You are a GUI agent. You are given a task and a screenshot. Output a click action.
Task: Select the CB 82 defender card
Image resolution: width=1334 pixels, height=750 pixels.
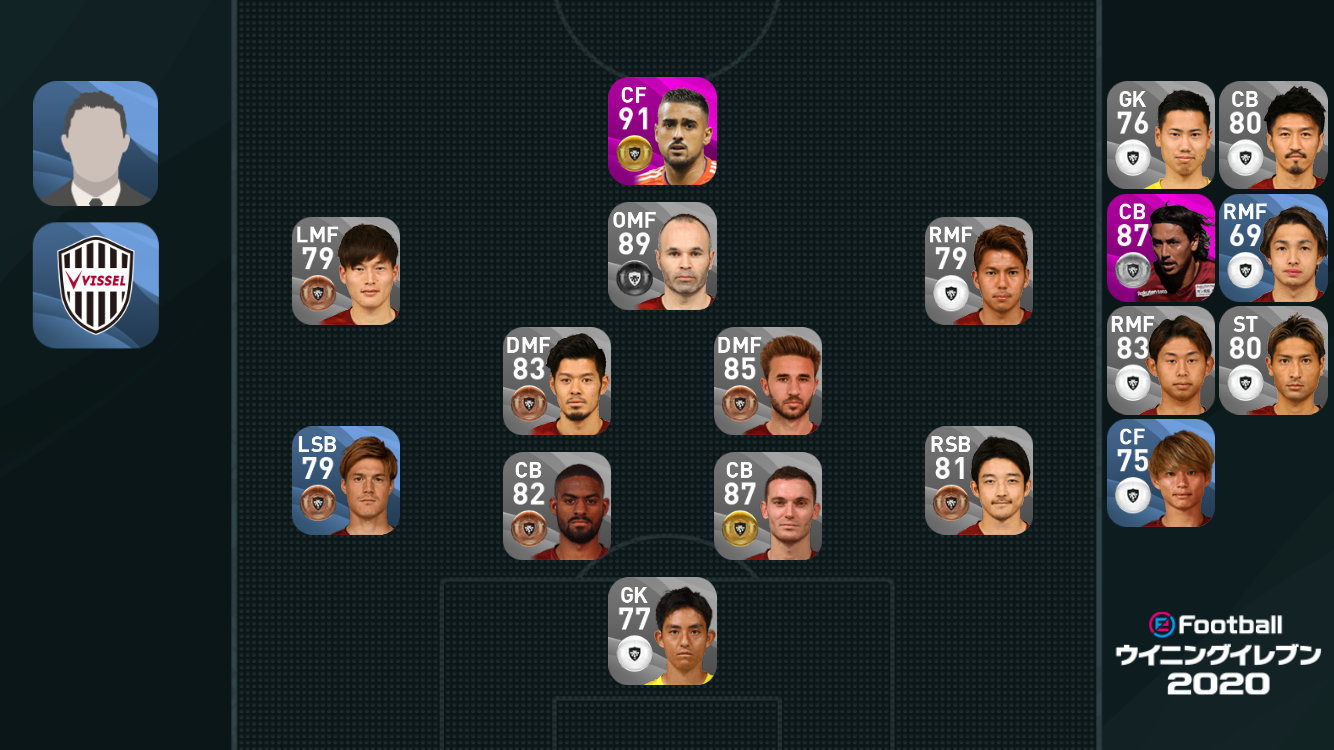tap(557, 506)
